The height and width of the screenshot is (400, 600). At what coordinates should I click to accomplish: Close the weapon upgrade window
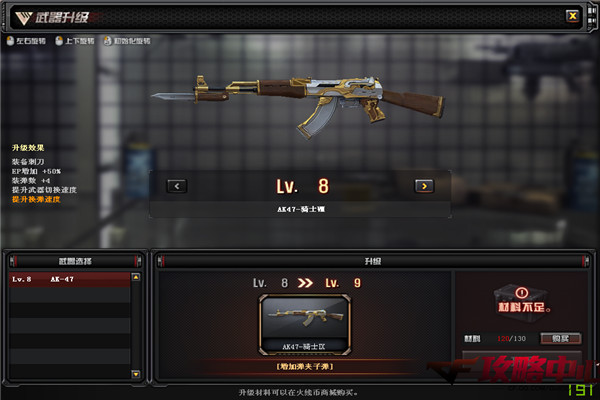click(572, 15)
